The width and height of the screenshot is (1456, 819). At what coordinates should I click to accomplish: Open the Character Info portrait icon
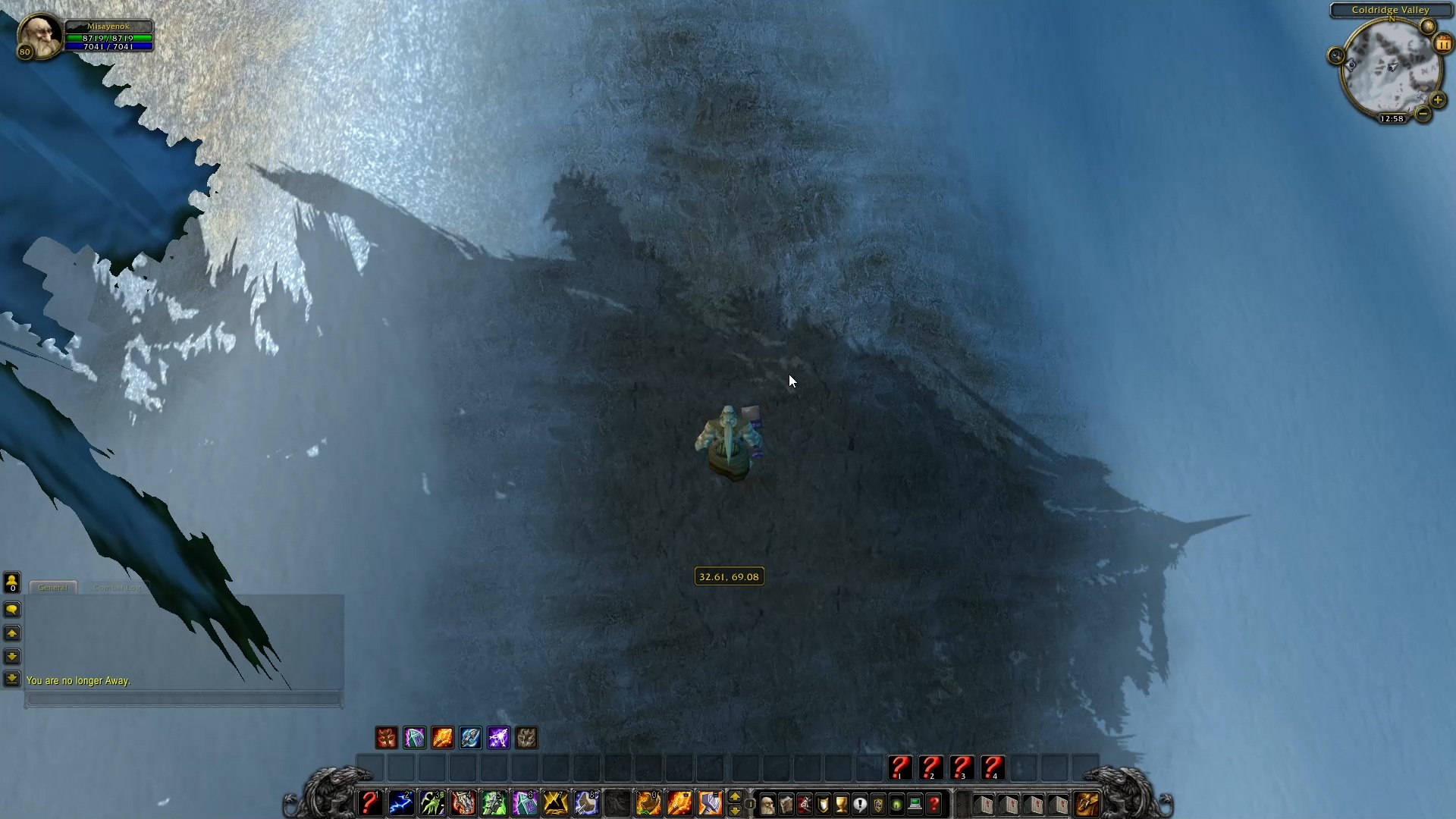(768, 805)
